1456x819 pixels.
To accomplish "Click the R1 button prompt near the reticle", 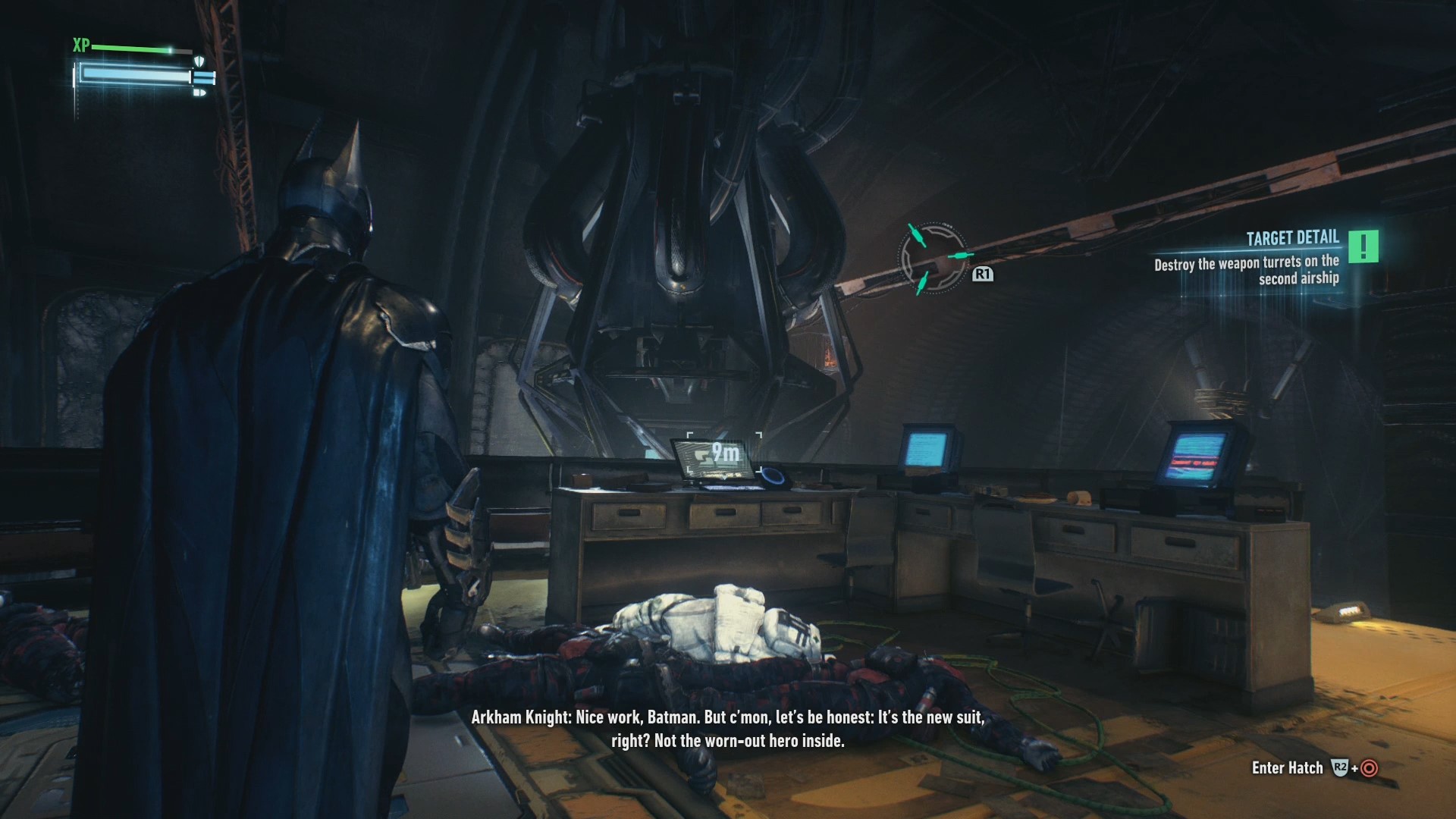I will point(983,274).
